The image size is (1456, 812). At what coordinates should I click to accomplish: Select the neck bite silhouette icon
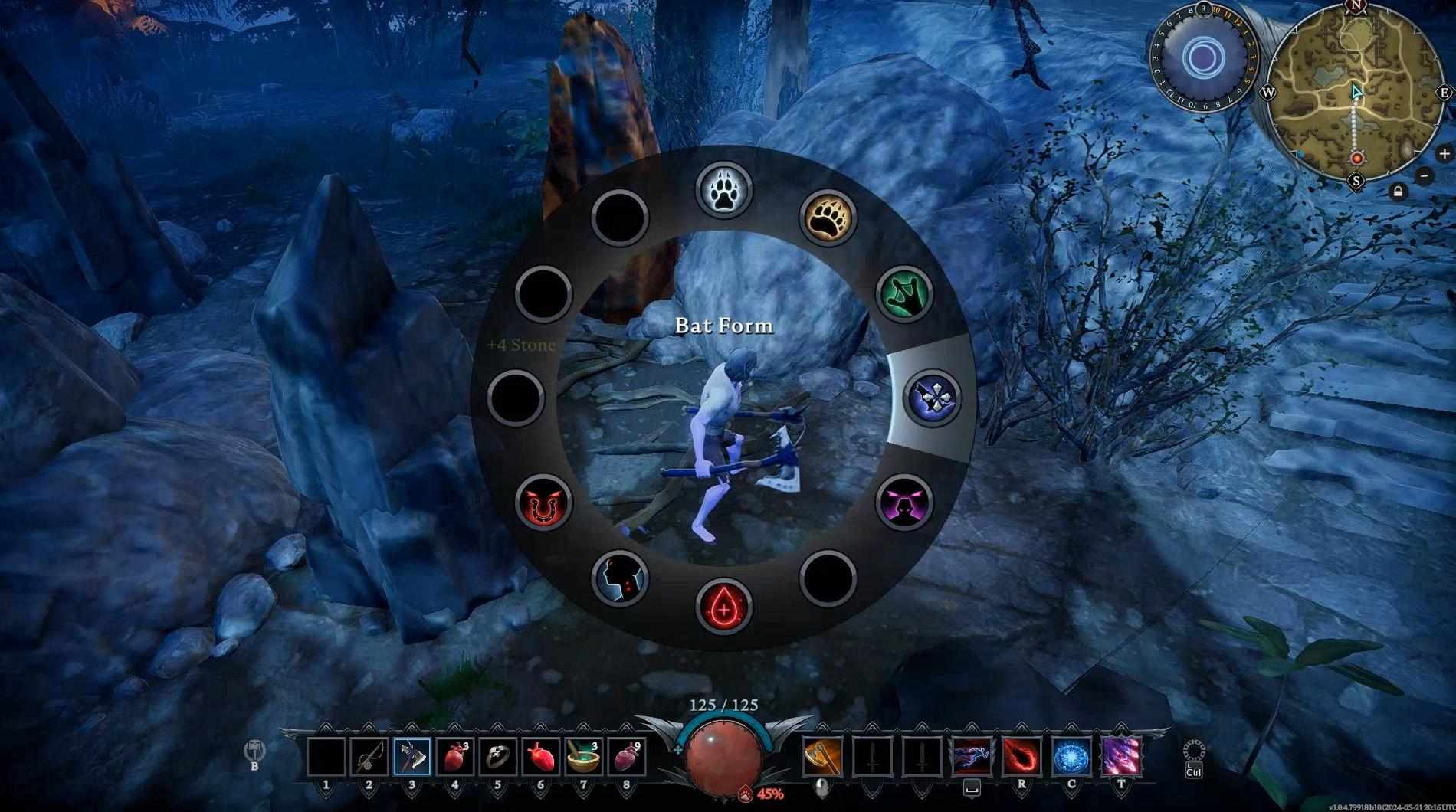click(620, 578)
